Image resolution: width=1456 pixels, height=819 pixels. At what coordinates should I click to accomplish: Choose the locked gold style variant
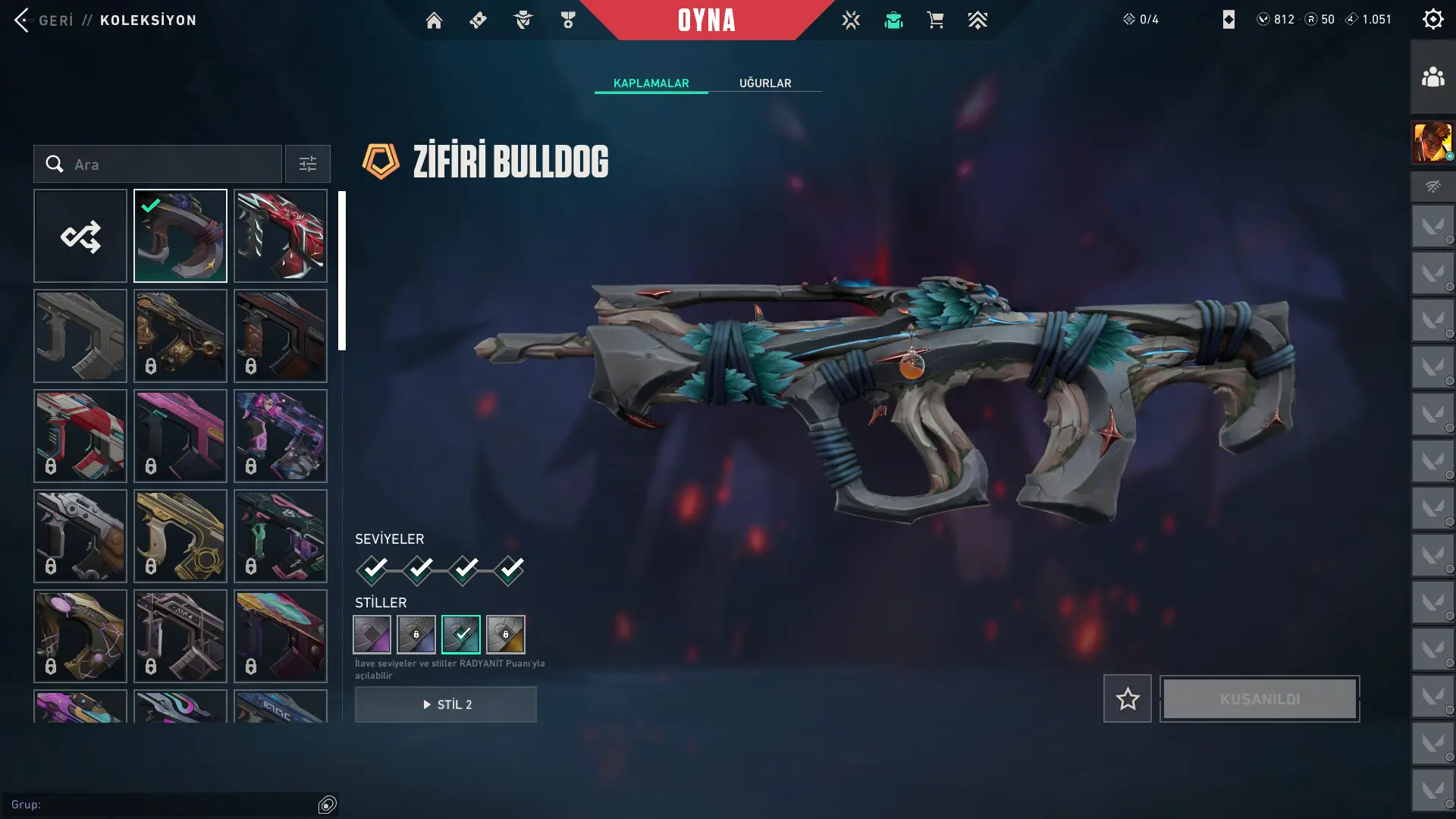pos(506,634)
